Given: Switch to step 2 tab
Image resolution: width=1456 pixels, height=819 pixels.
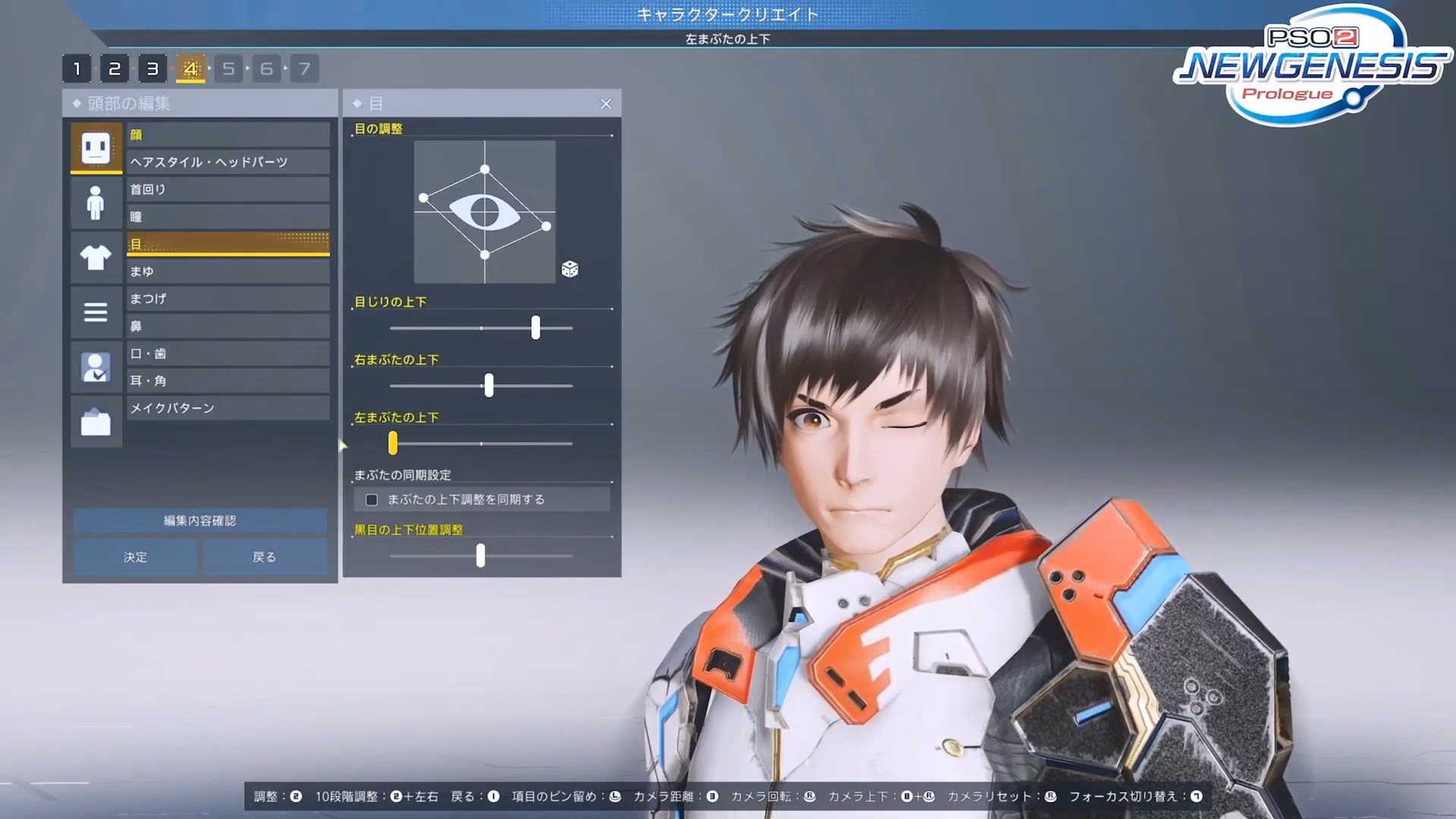Looking at the screenshot, I should 115,68.
